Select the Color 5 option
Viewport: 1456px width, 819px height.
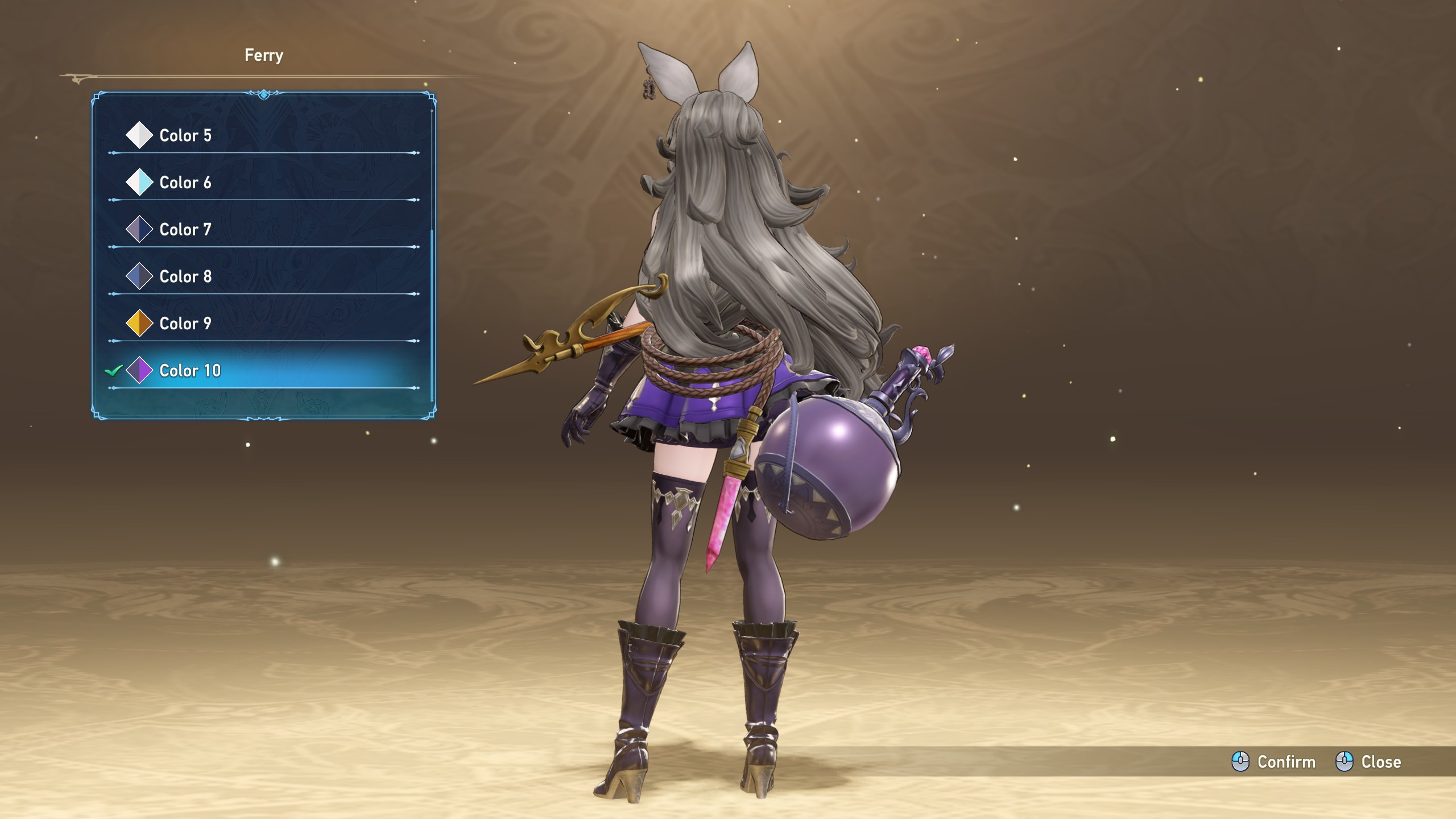[x=185, y=135]
